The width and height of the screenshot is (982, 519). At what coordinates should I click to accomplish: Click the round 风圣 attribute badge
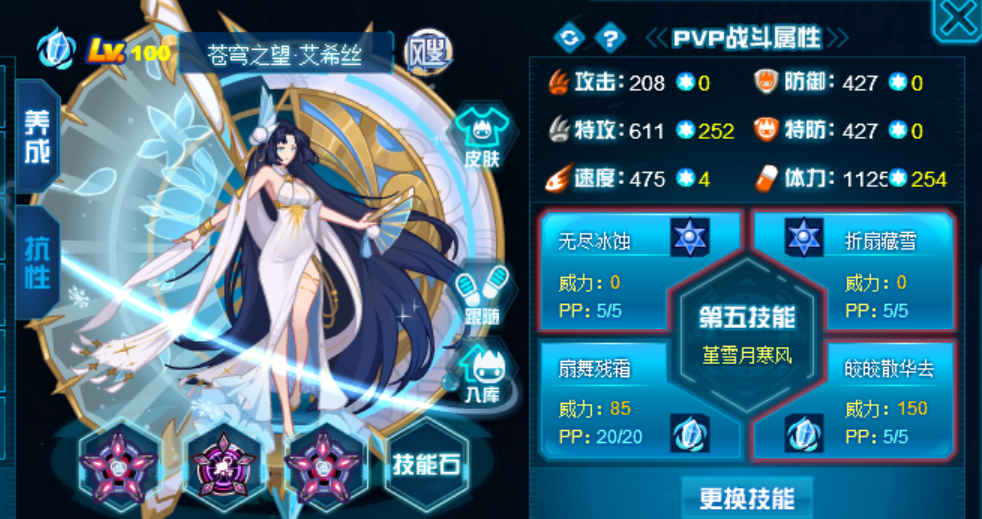[x=427, y=48]
